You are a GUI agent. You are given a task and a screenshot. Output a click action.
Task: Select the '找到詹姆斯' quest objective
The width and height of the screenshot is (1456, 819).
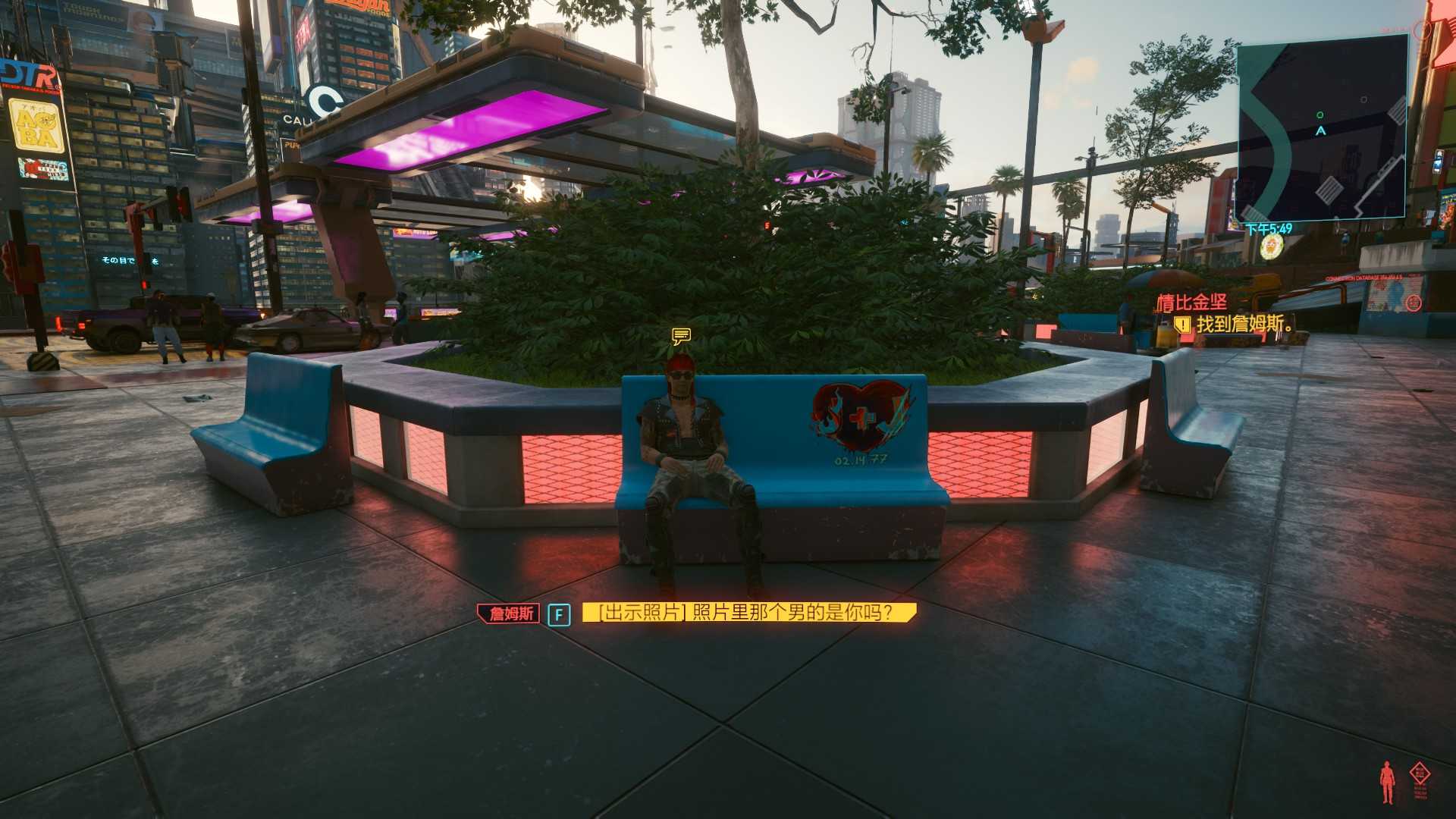tap(1243, 325)
